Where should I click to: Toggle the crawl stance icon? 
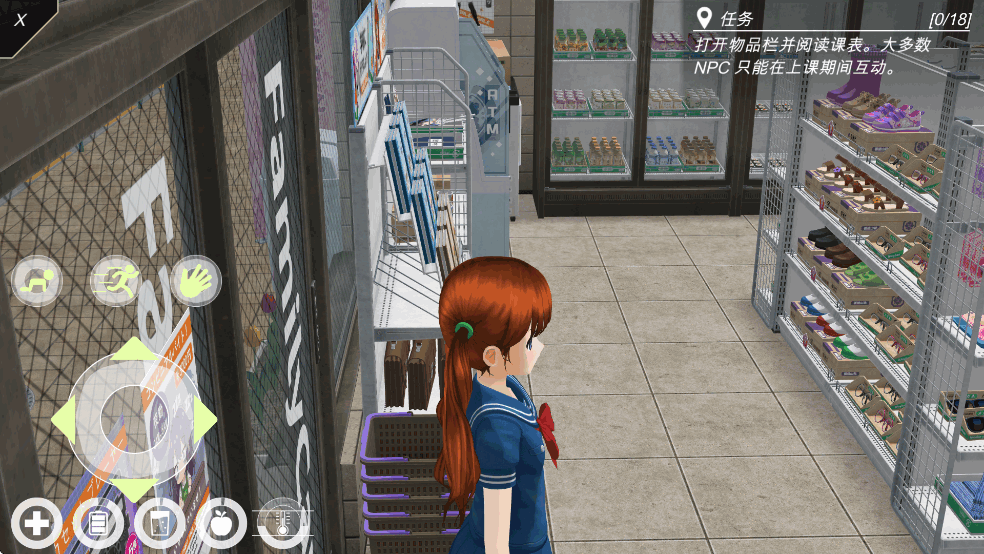[37, 281]
